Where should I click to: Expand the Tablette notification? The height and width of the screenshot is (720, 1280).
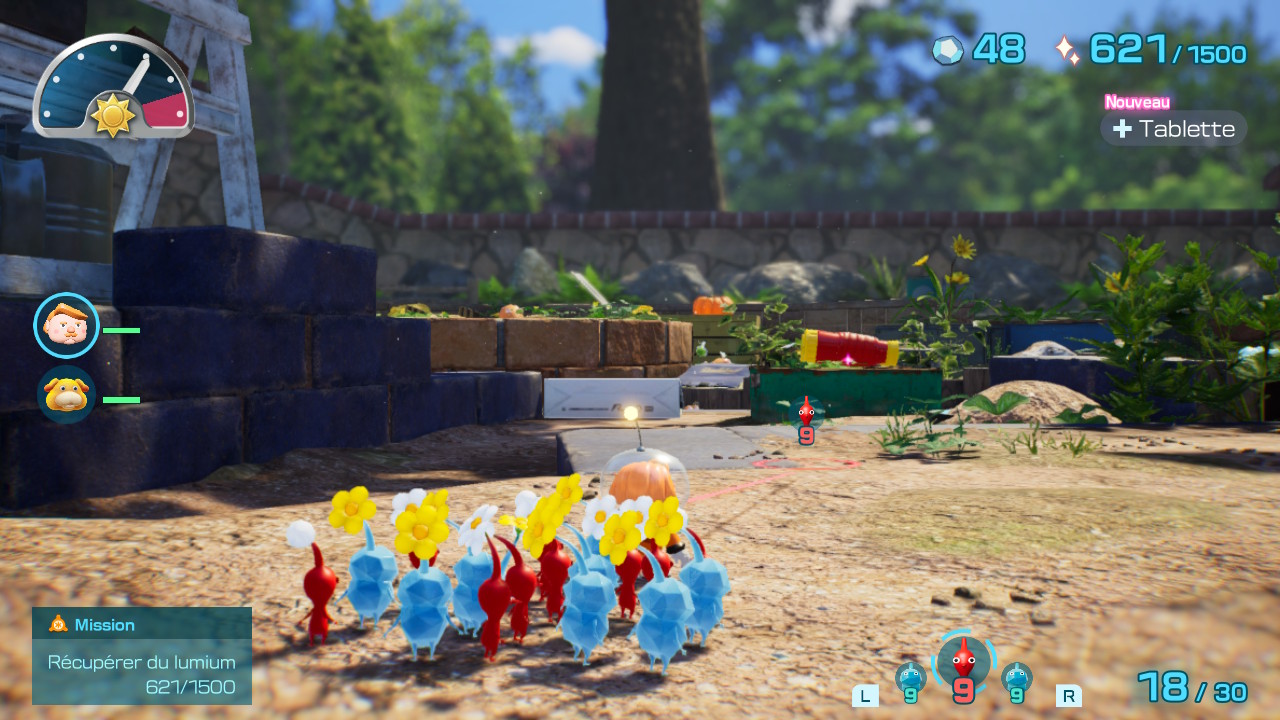pos(1173,128)
